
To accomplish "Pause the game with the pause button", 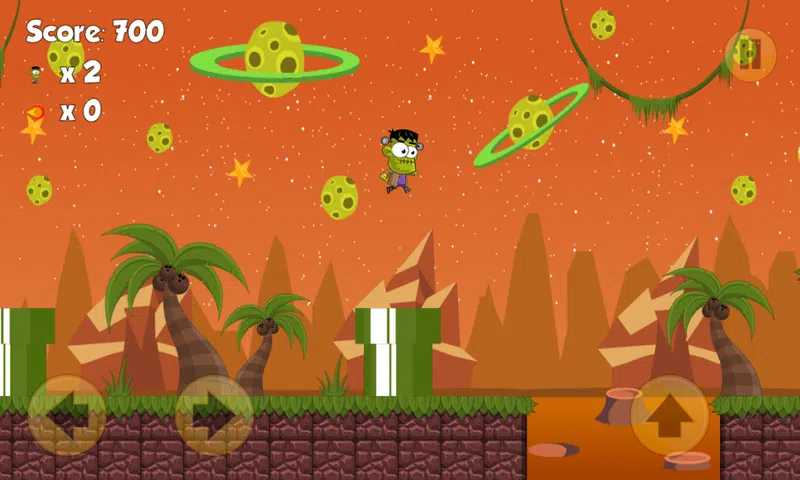I will [750, 53].
